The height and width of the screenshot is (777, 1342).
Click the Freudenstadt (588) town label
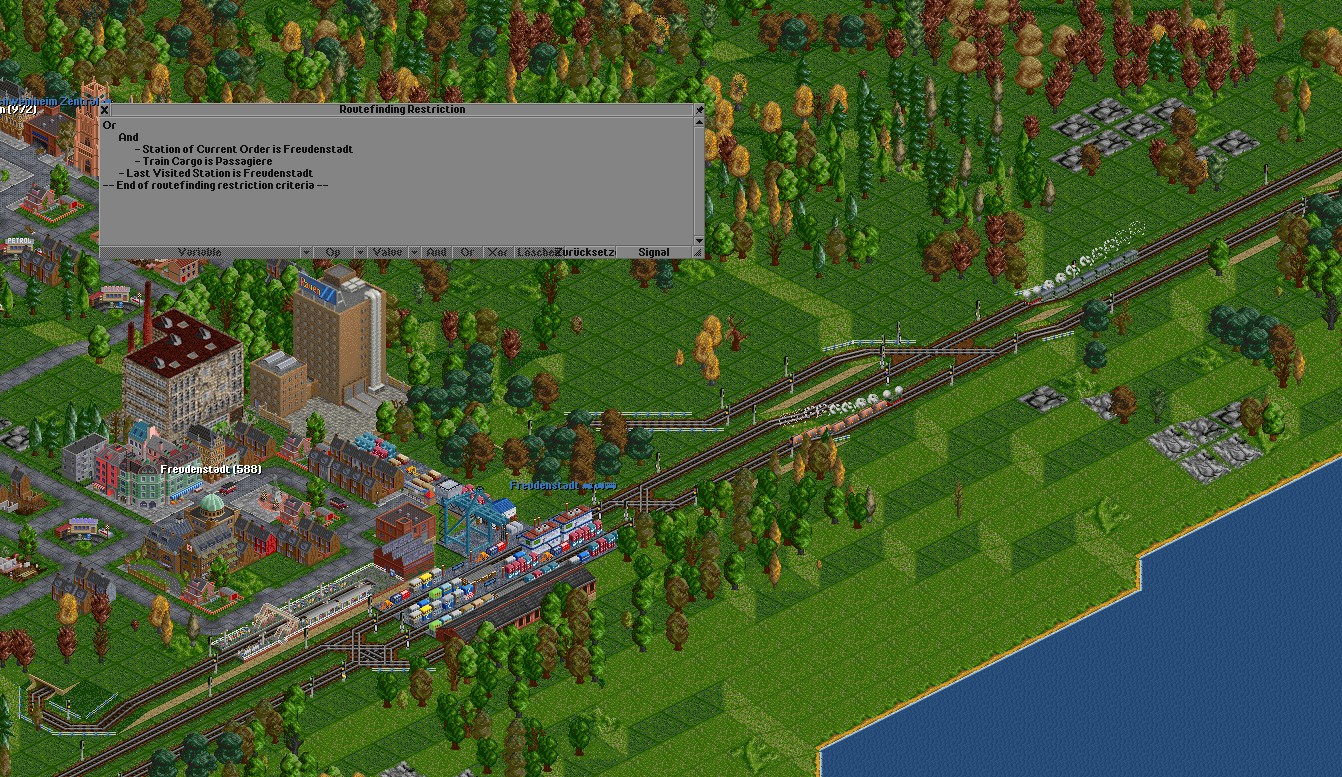click(210, 469)
